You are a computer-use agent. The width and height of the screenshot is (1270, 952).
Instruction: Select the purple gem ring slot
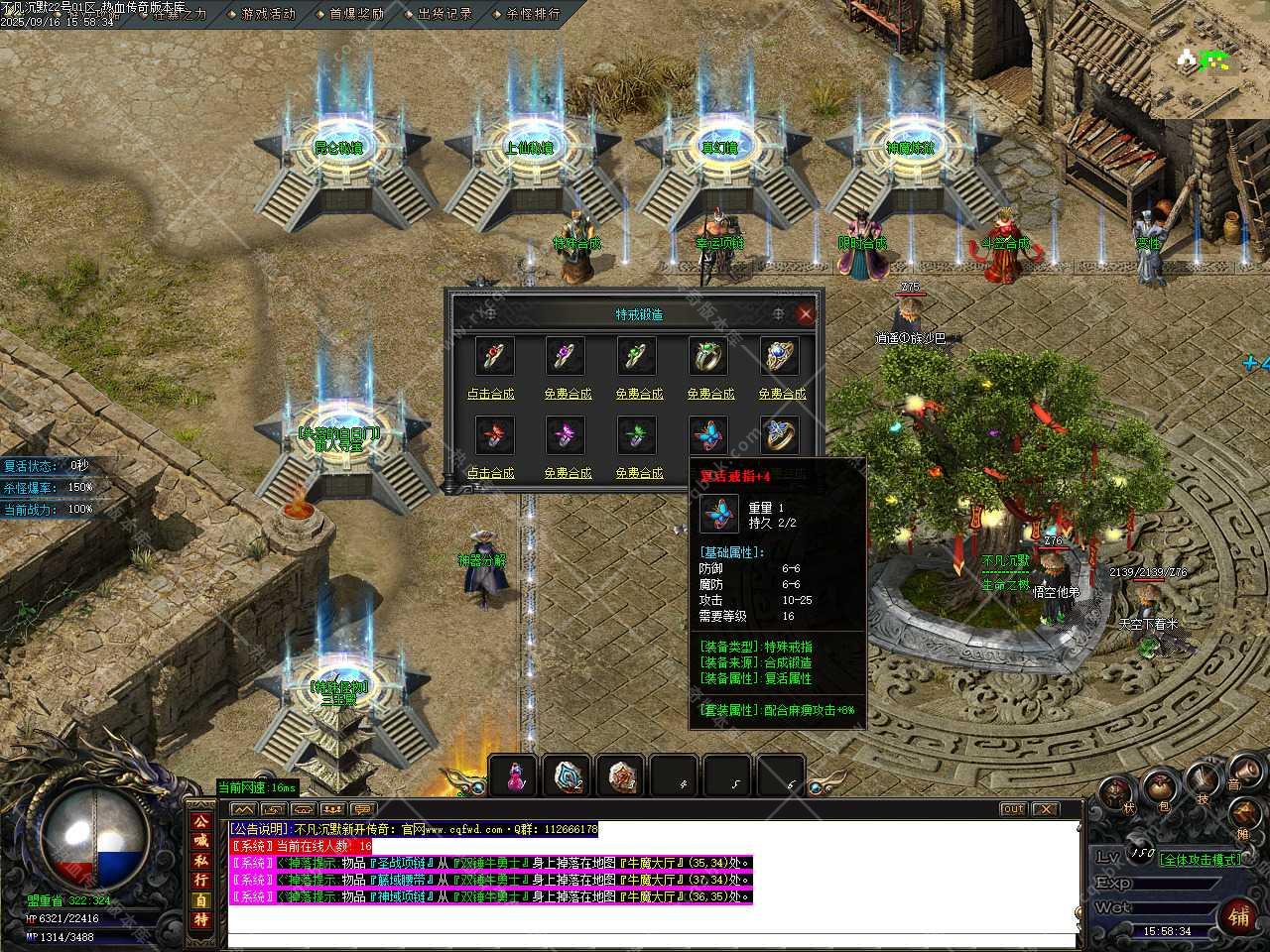(566, 356)
